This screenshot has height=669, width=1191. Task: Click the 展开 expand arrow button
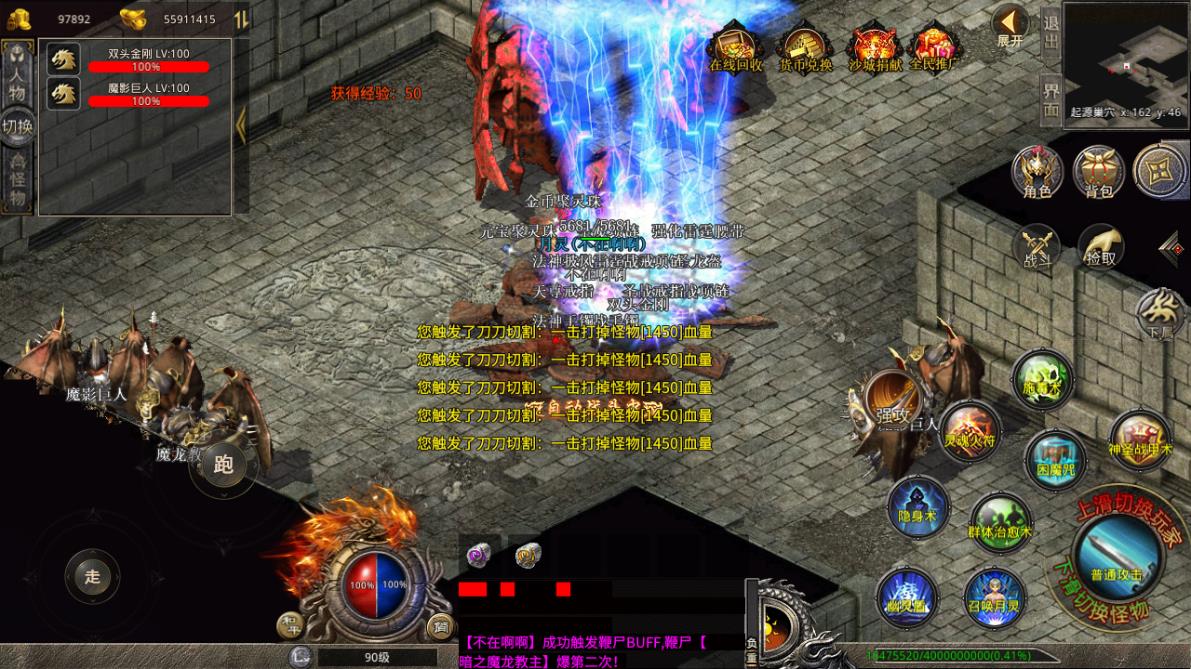click(x=1010, y=25)
